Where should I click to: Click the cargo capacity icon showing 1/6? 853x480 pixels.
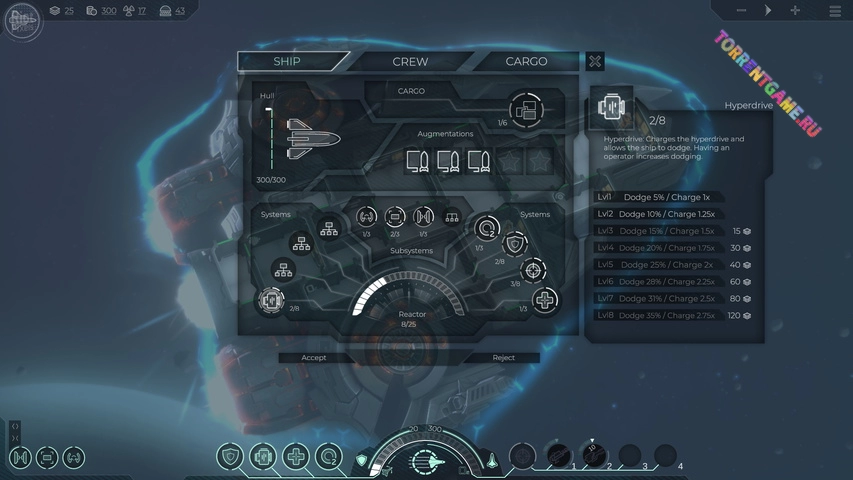(x=525, y=108)
